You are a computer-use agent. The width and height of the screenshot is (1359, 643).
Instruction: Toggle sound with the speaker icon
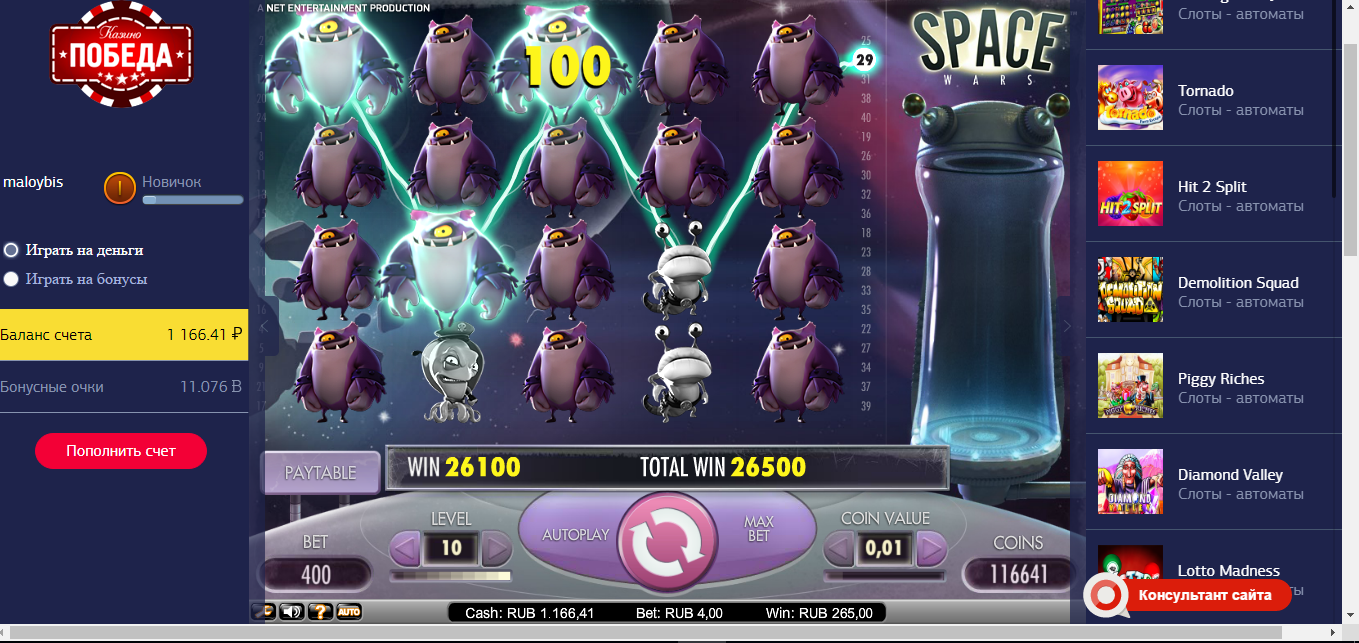tap(292, 611)
